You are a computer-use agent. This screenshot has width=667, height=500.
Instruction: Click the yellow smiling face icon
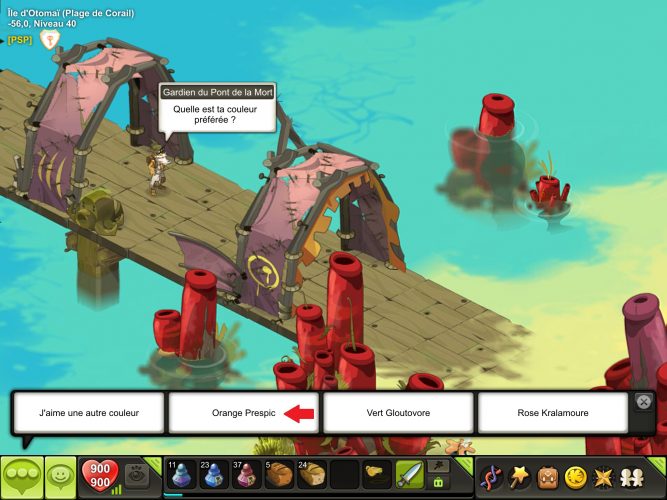(x=576, y=476)
